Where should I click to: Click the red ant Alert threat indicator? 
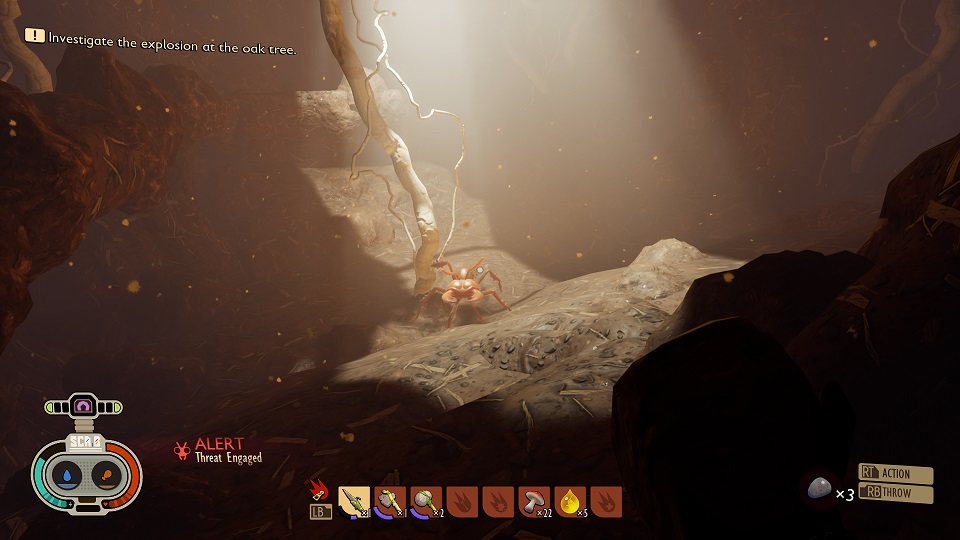tap(182, 450)
